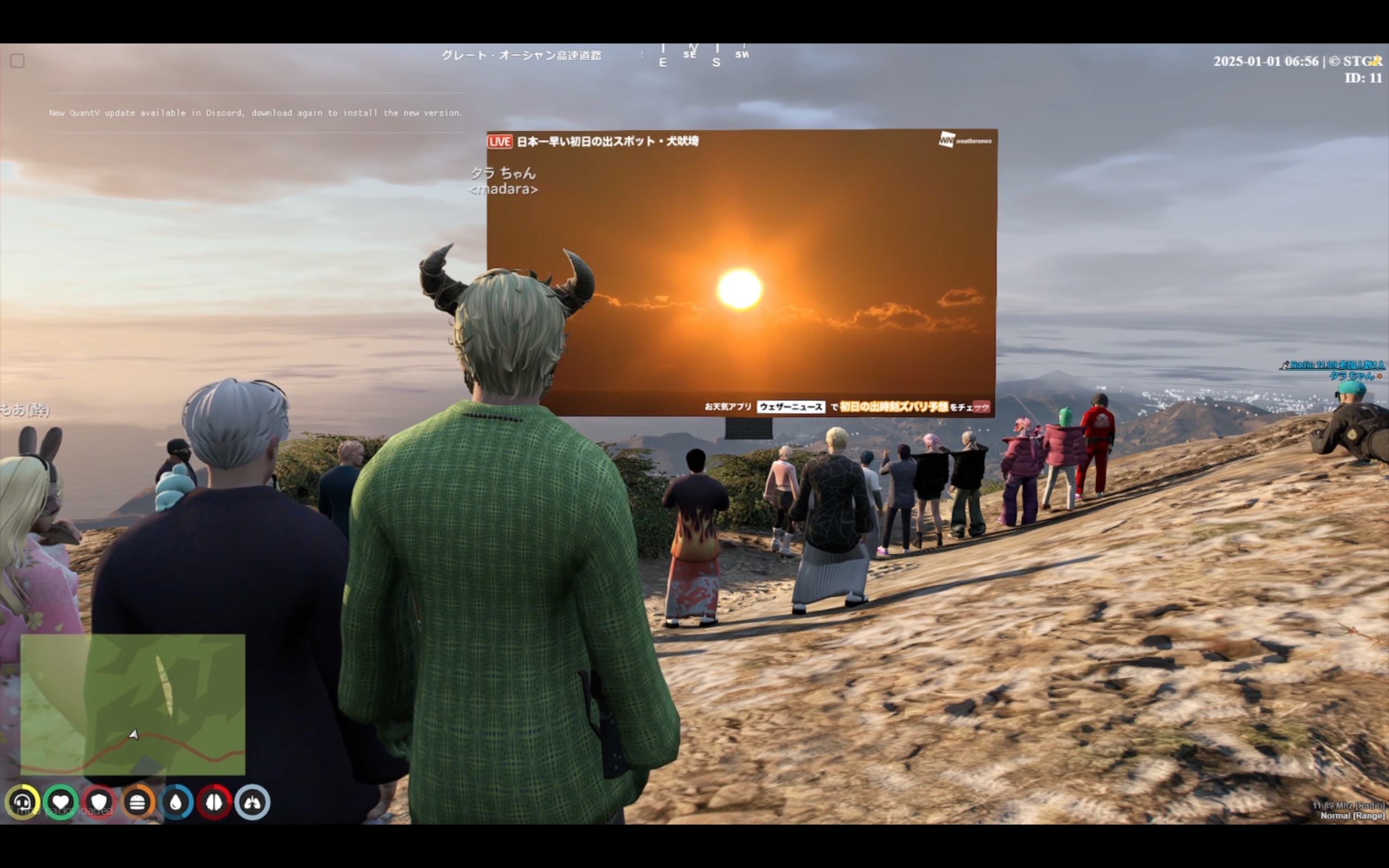
Task: Select the green heart health icon
Action: click(x=61, y=802)
